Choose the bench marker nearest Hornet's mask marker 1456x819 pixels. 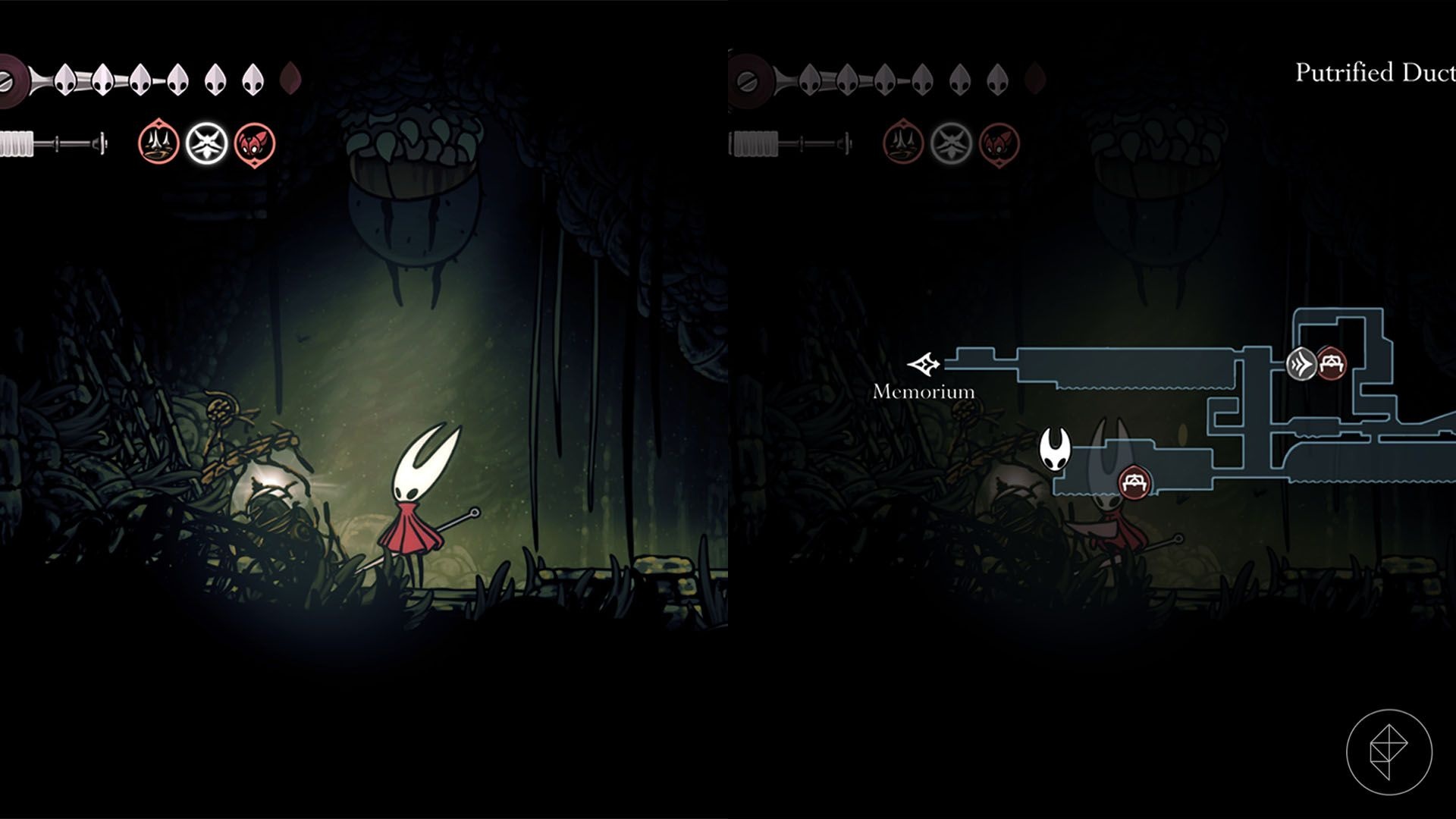coord(1134,482)
